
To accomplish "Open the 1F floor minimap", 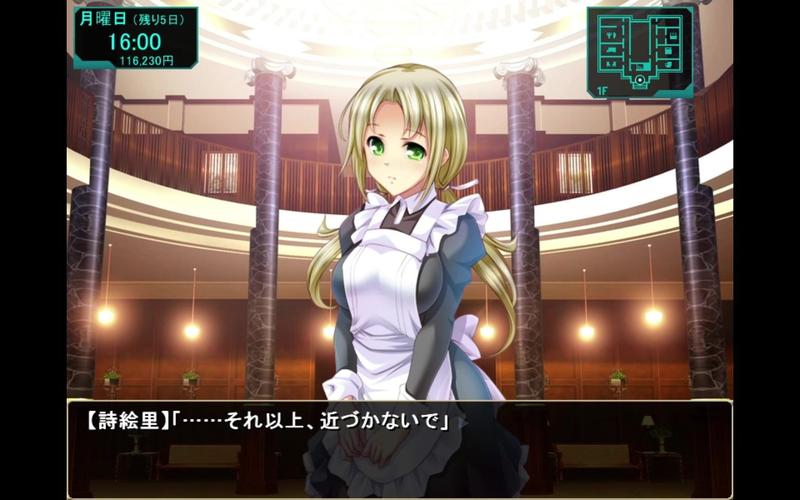I will 640,50.
